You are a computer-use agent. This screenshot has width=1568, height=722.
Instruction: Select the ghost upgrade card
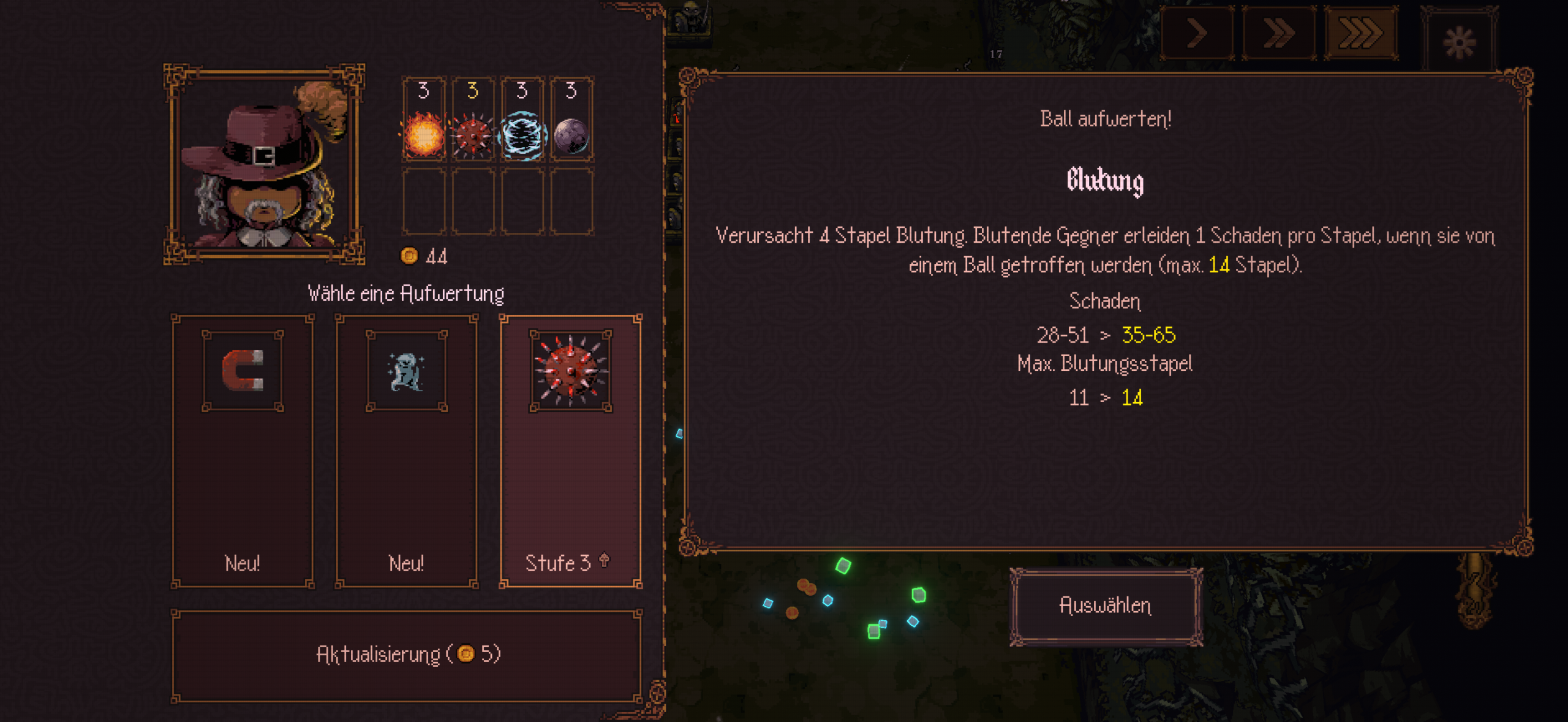[406, 450]
